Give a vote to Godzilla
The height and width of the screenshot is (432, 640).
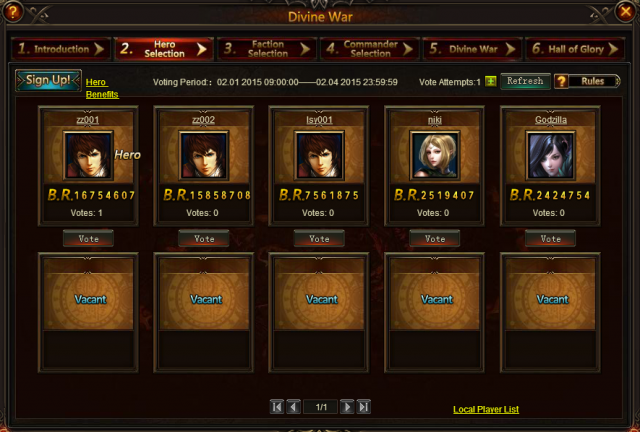(550, 239)
